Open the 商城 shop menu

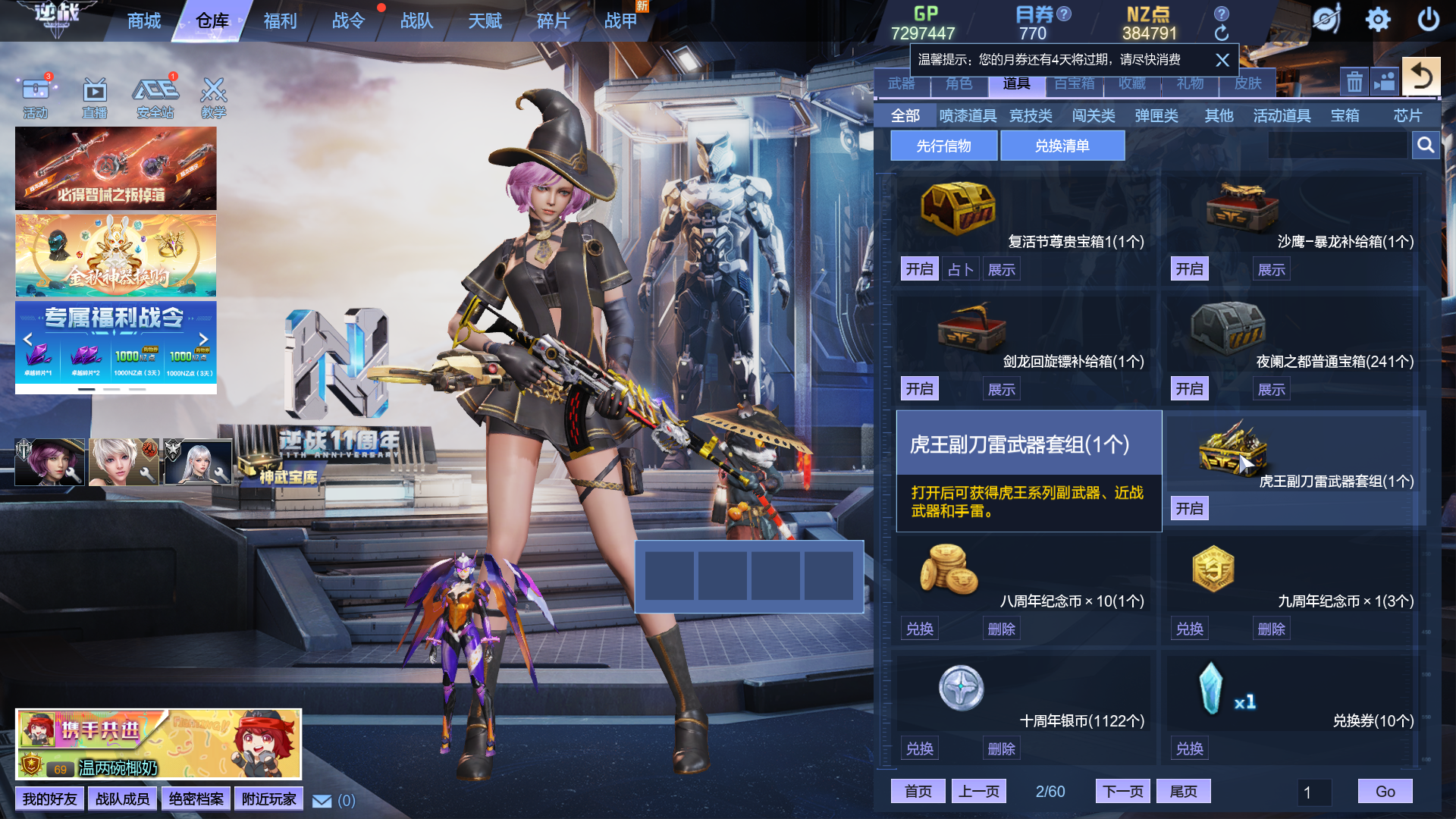144,21
